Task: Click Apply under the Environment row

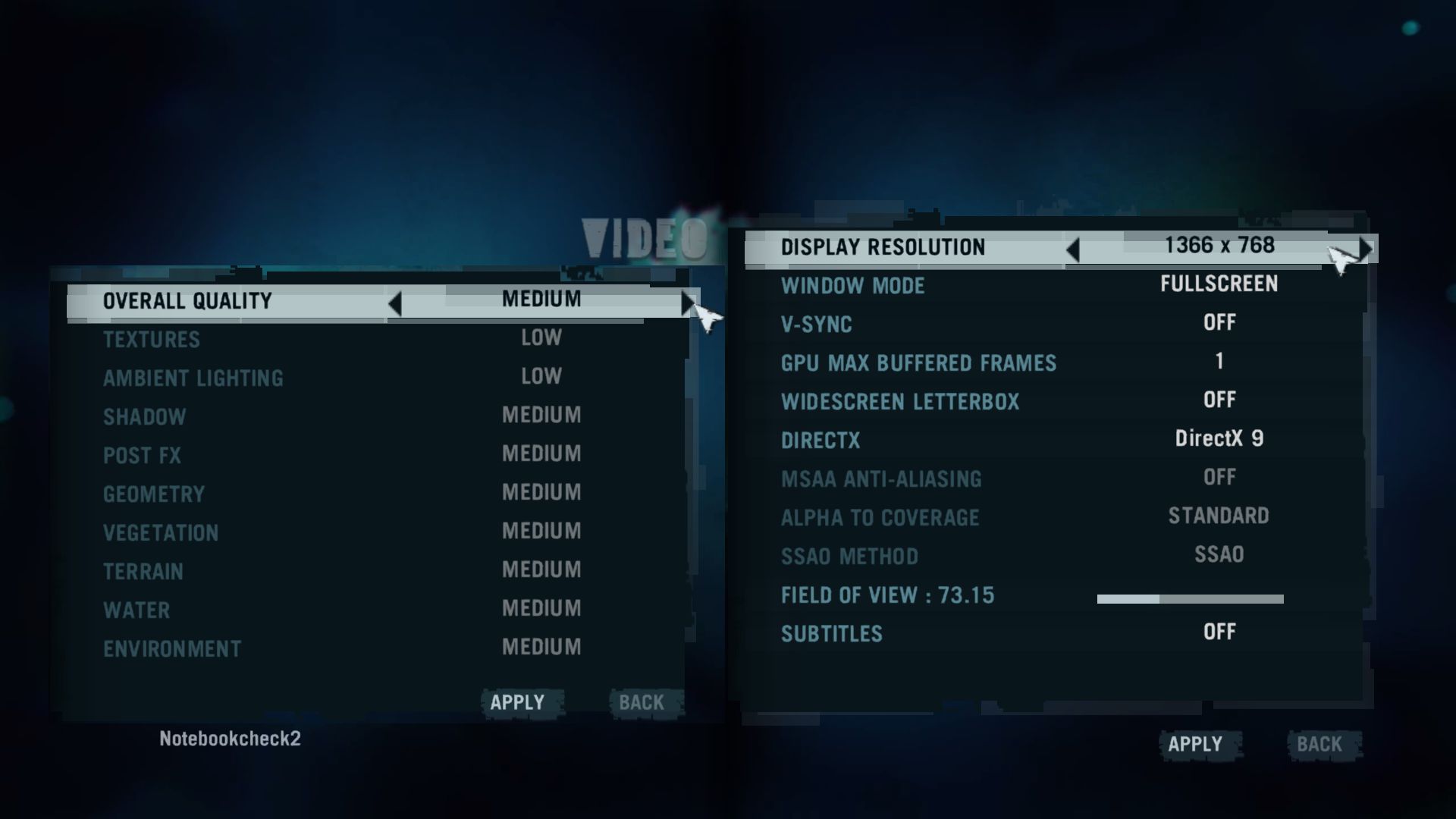Action: pyautogui.click(x=517, y=702)
